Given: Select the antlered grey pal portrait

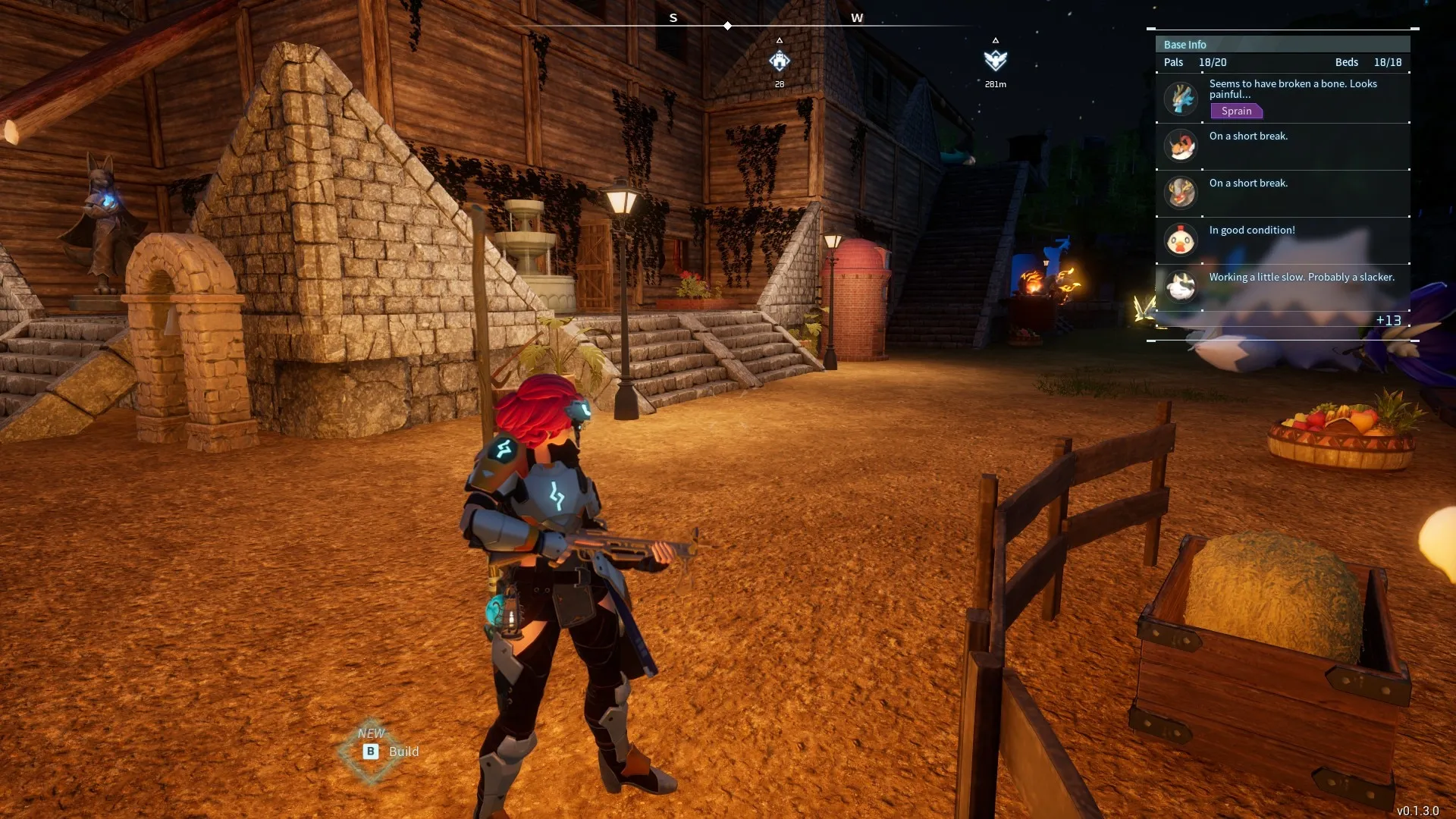Looking at the screenshot, I should coord(1181,193).
